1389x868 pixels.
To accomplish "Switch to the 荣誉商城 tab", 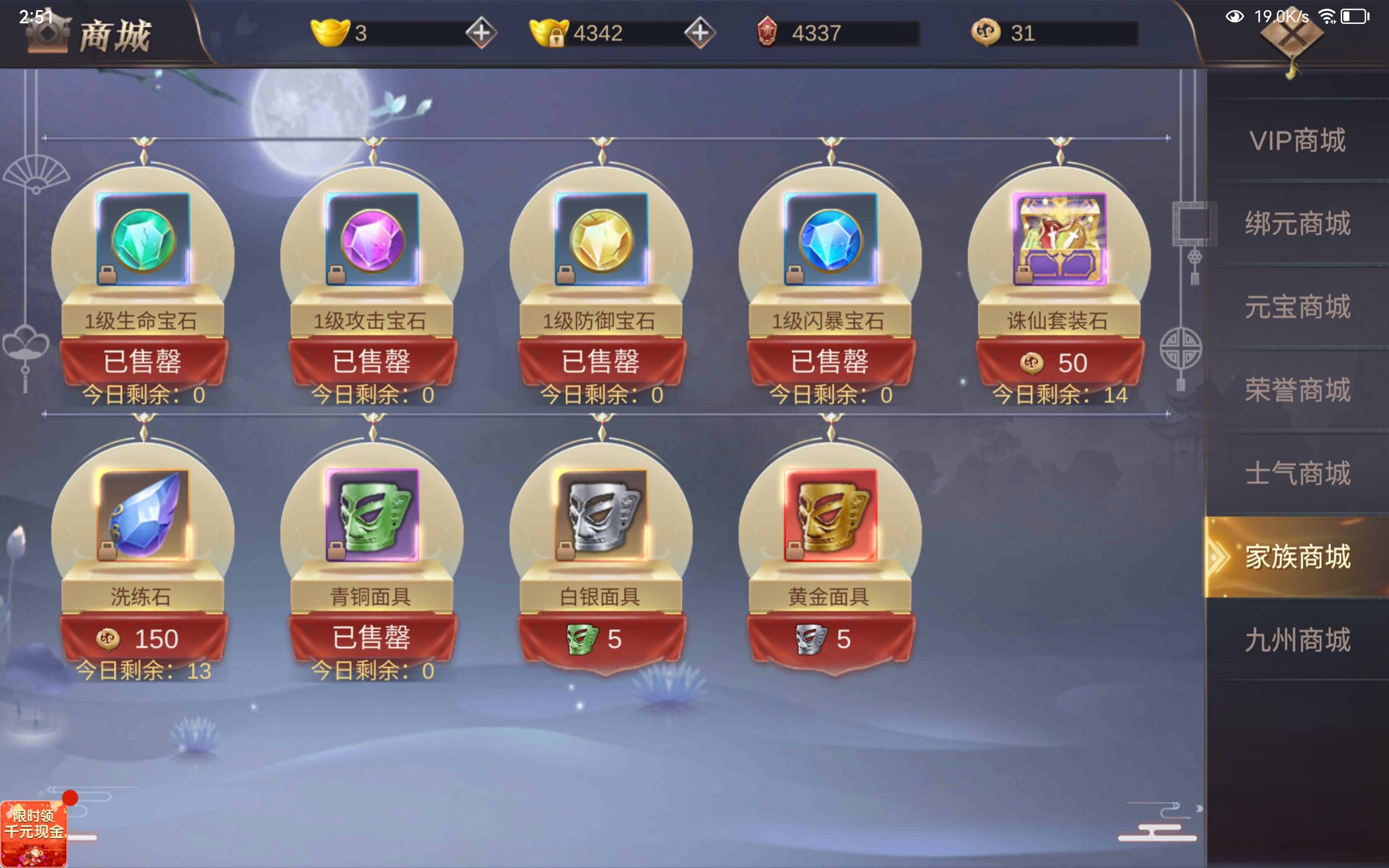I will coord(1297,390).
